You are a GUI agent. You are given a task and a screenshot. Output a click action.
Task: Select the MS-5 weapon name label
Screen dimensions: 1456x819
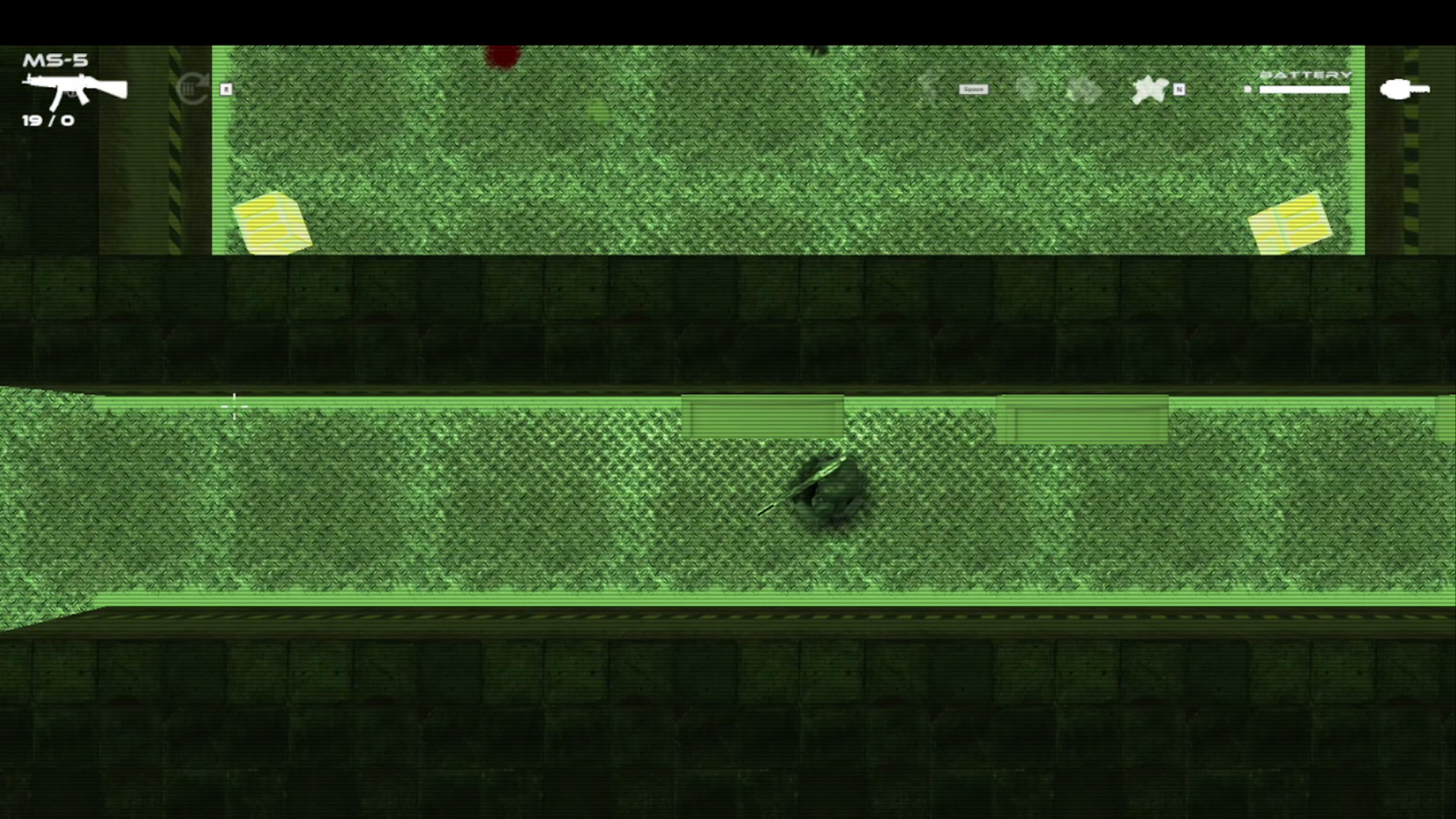tap(56, 60)
